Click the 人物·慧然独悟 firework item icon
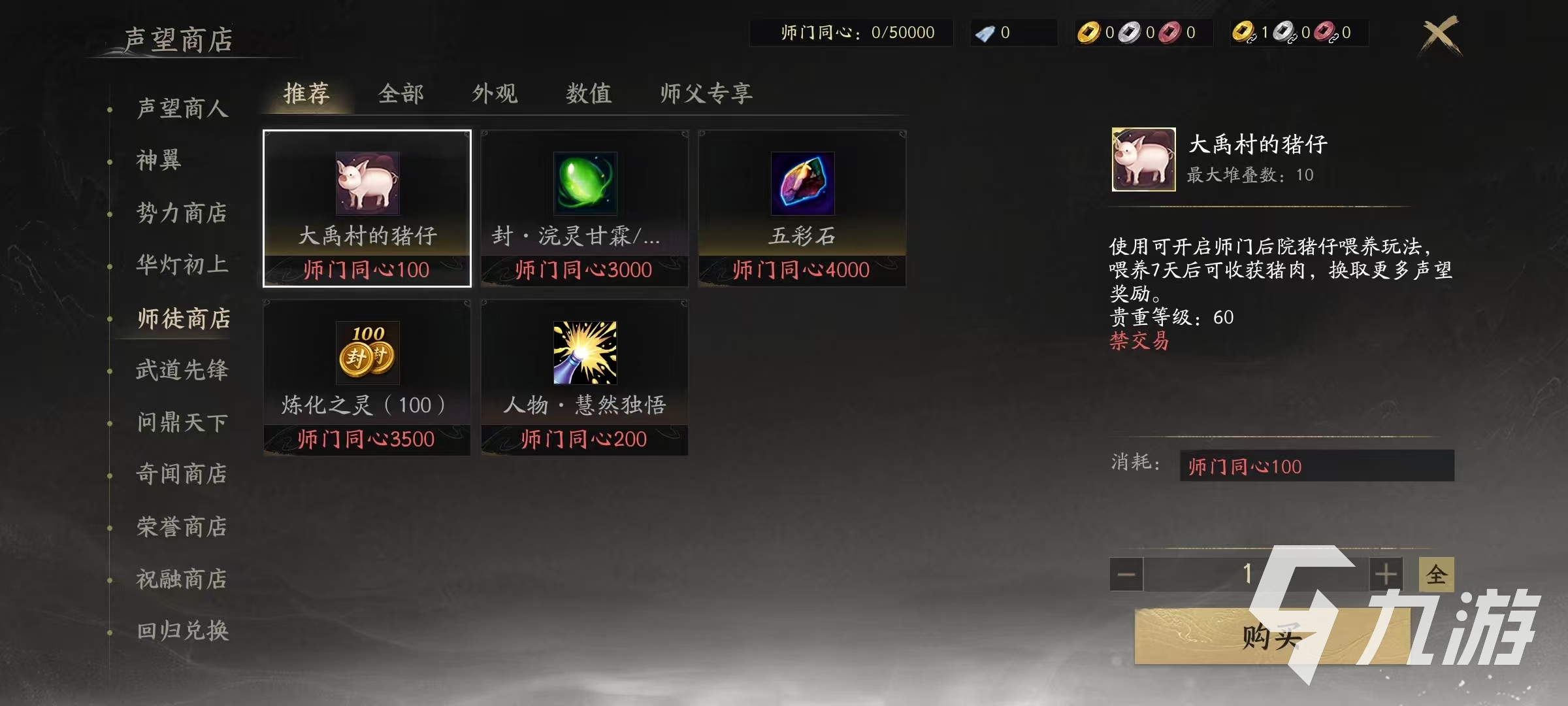1568x706 pixels. click(583, 353)
